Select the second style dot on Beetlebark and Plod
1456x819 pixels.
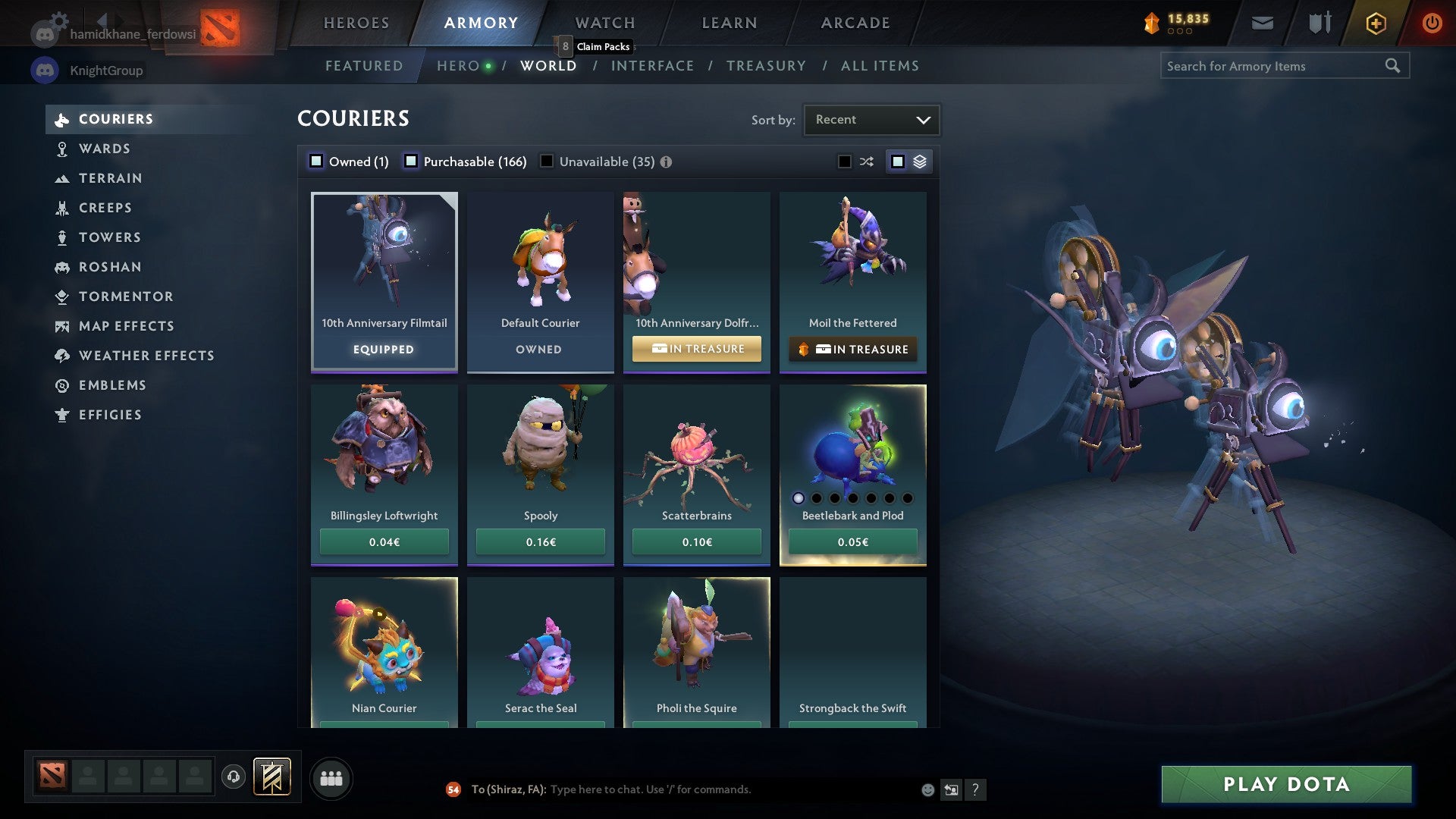coord(817,498)
